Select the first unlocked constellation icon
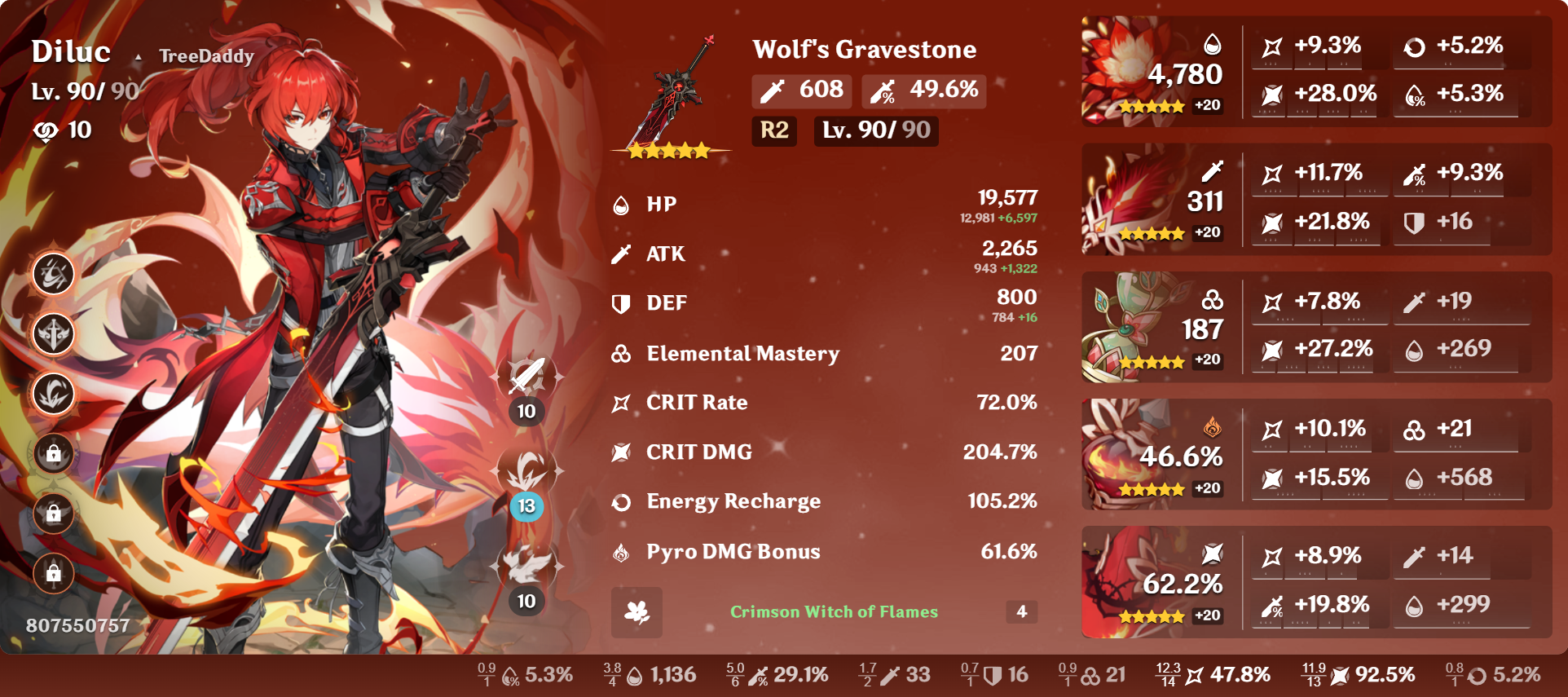This screenshot has height=697, width=1568. (51, 274)
